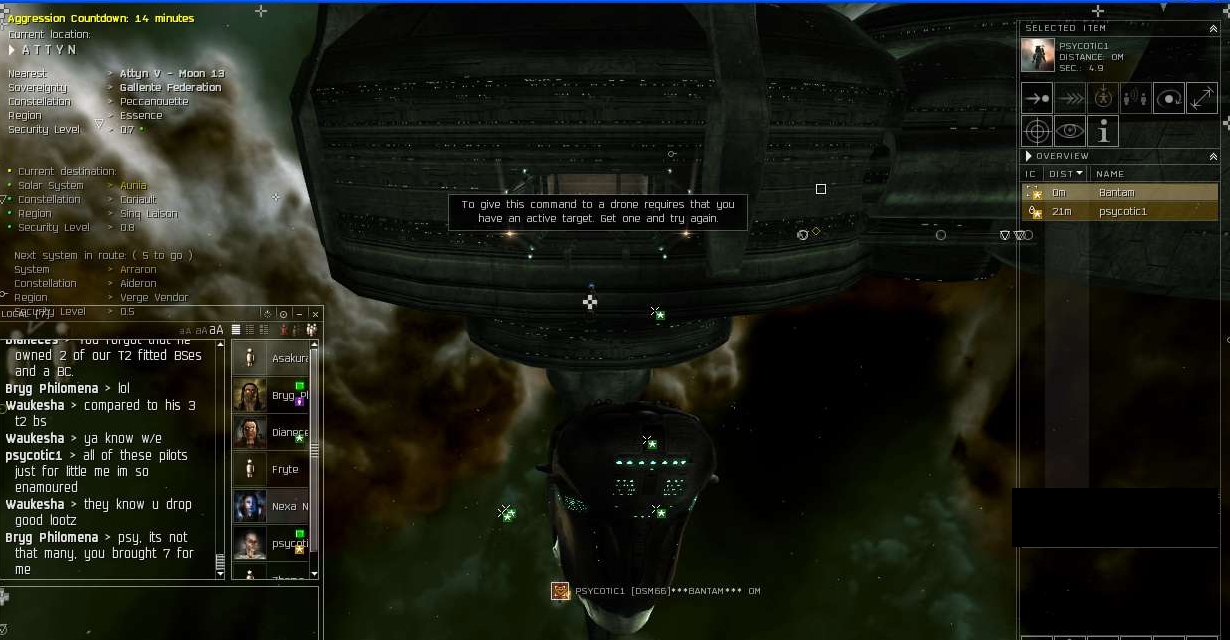Sort overview by the Name column

coord(1110,174)
